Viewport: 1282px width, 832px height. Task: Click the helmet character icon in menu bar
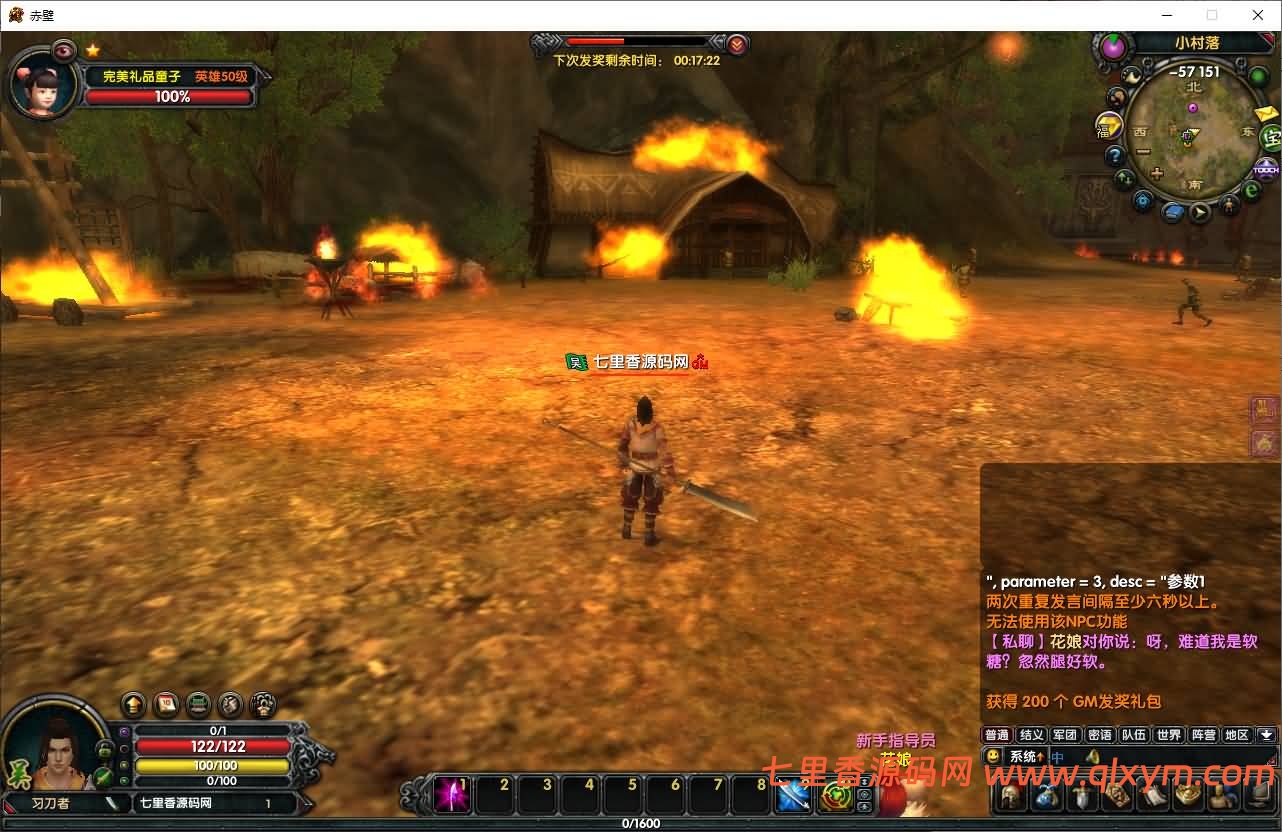[x=1011, y=797]
